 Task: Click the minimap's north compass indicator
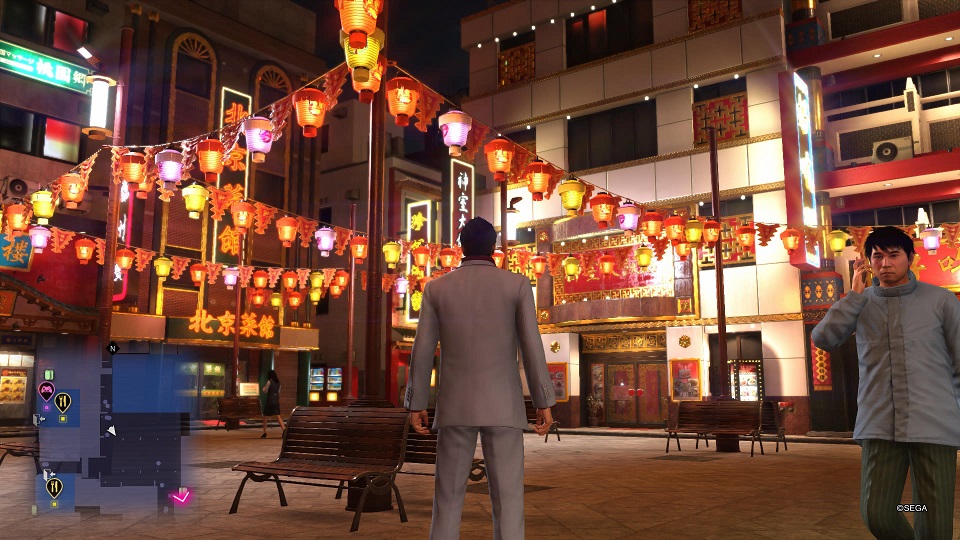[x=113, y=348]
